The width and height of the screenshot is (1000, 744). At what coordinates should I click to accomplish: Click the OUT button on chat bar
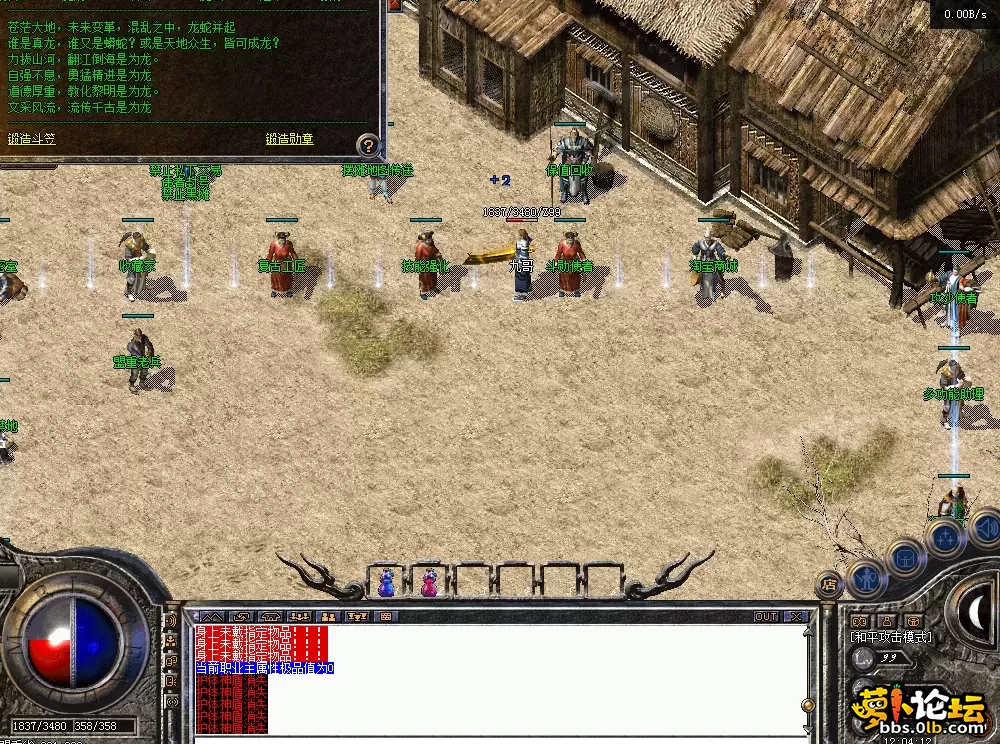point(766,617)
